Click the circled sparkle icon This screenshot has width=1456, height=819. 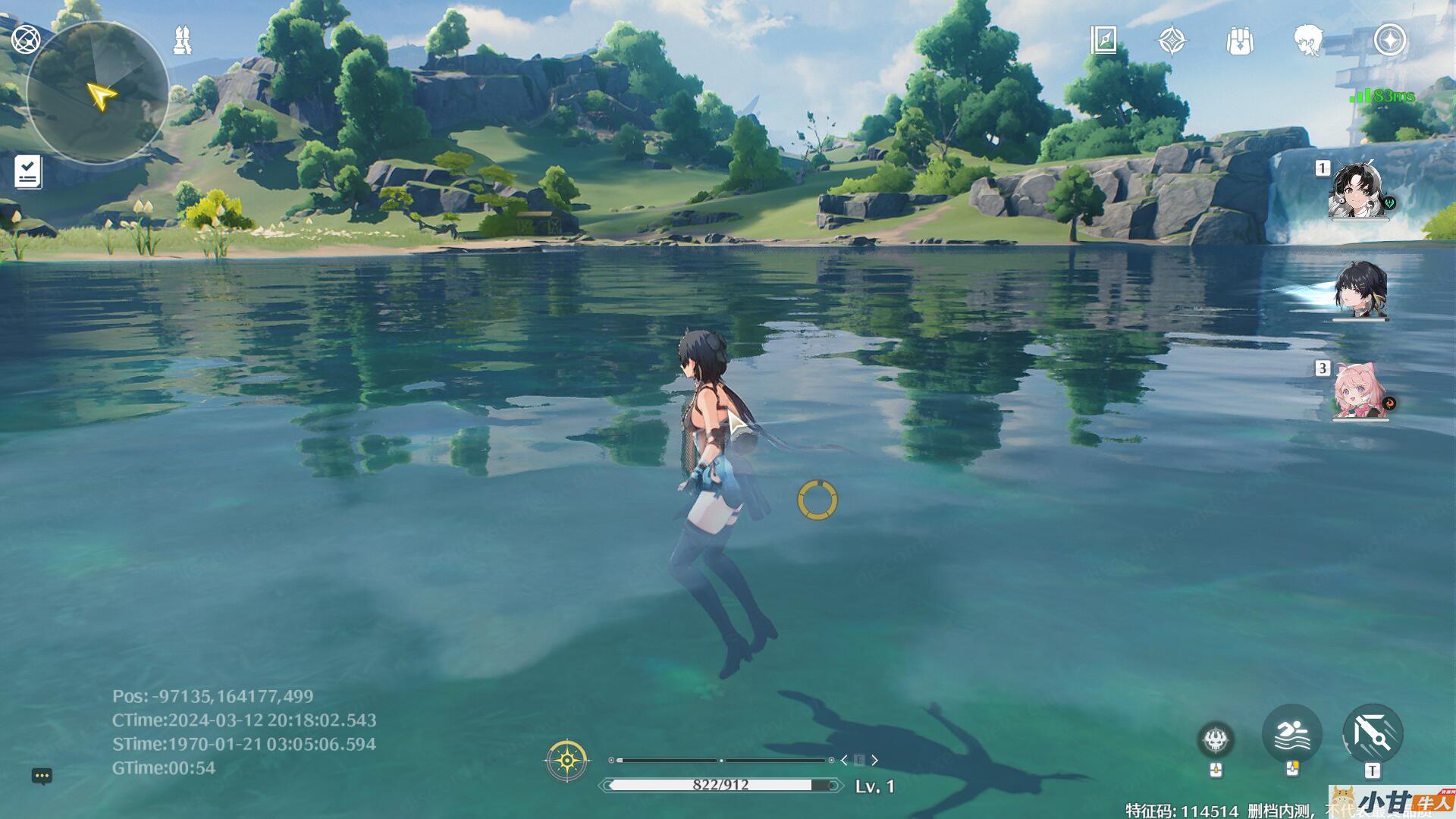coord(1390,40)
